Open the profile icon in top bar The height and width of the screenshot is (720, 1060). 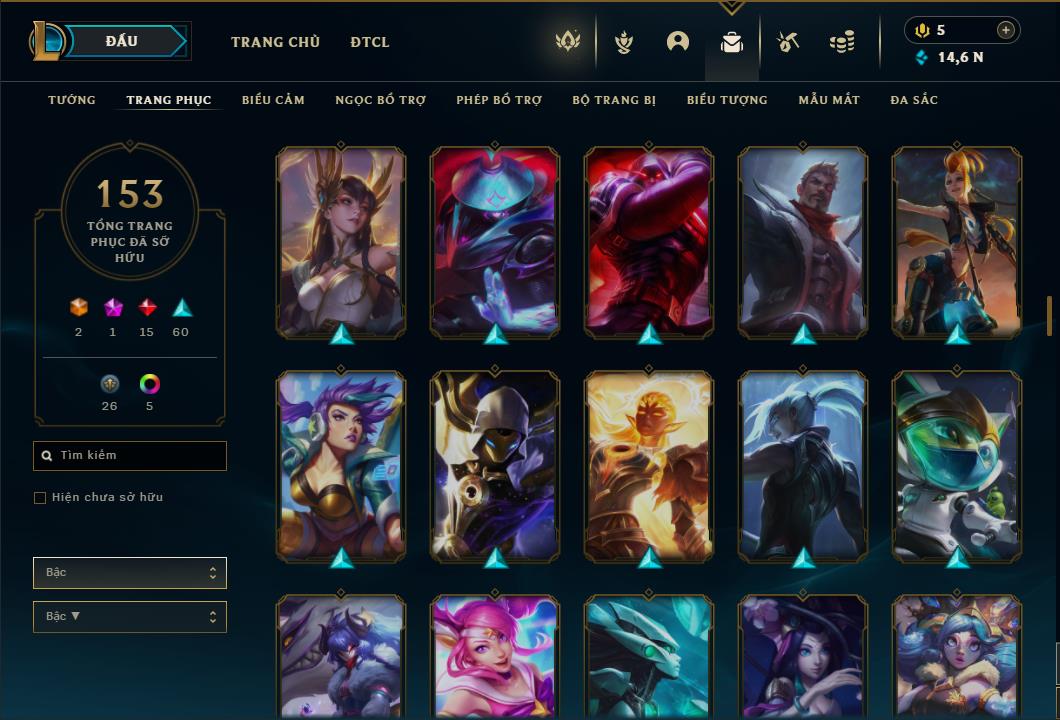pos(678,42)
